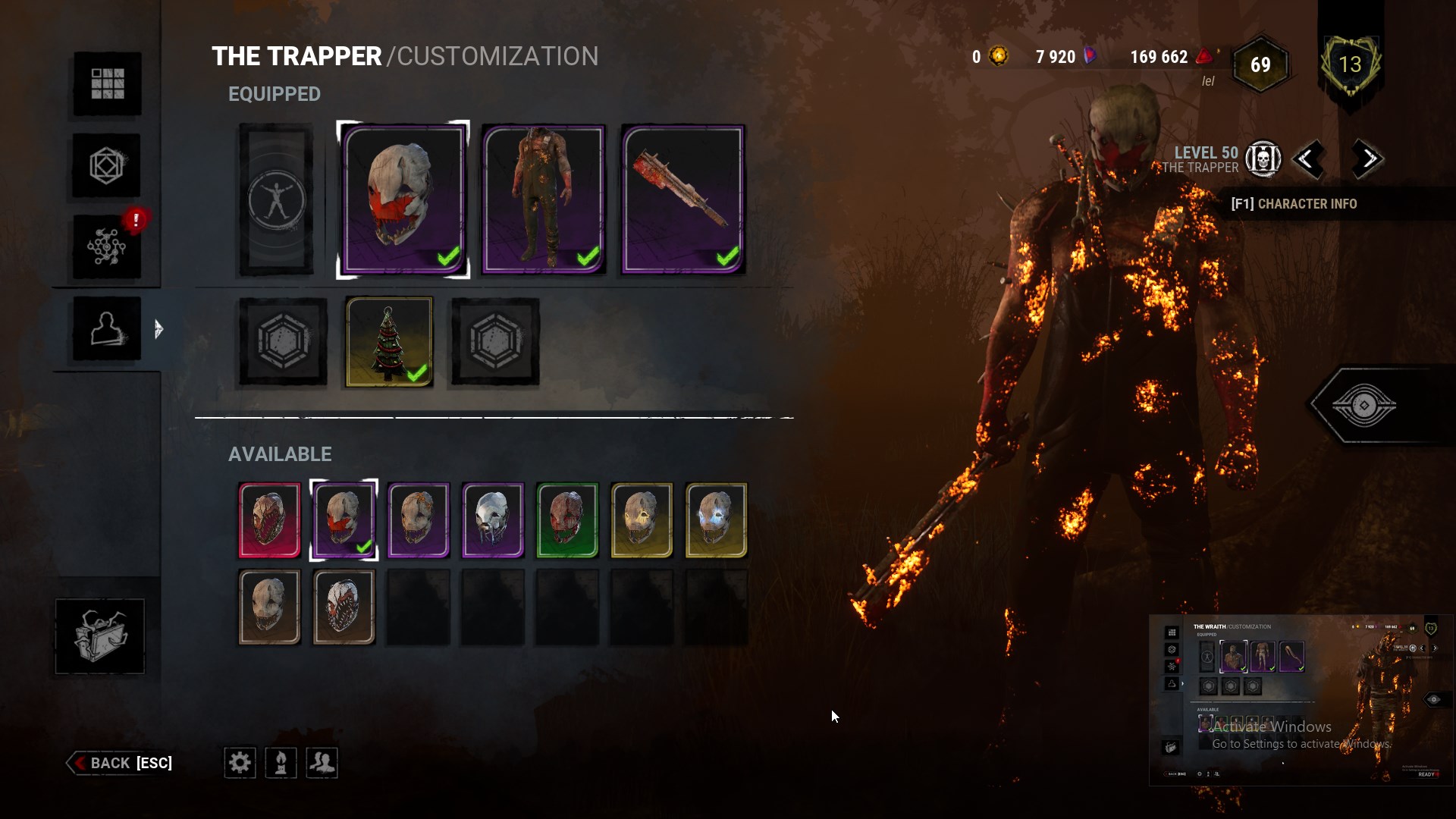Image resolution: width=1456 pixels, height=819 pixels.
Task: Pick the white metallic mask on purple background
Action: pos(493,520)
